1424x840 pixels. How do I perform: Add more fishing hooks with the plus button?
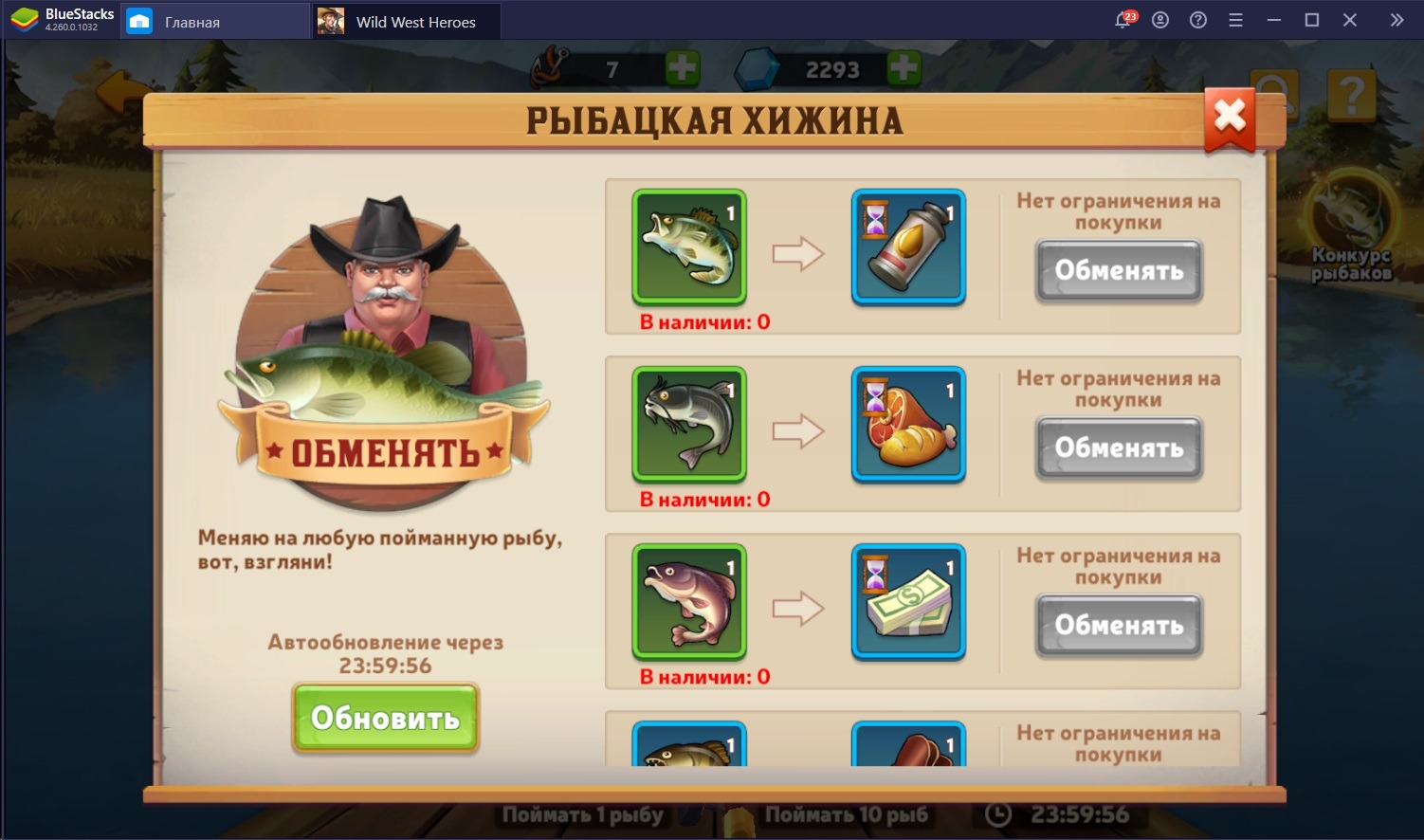point(682,68)
